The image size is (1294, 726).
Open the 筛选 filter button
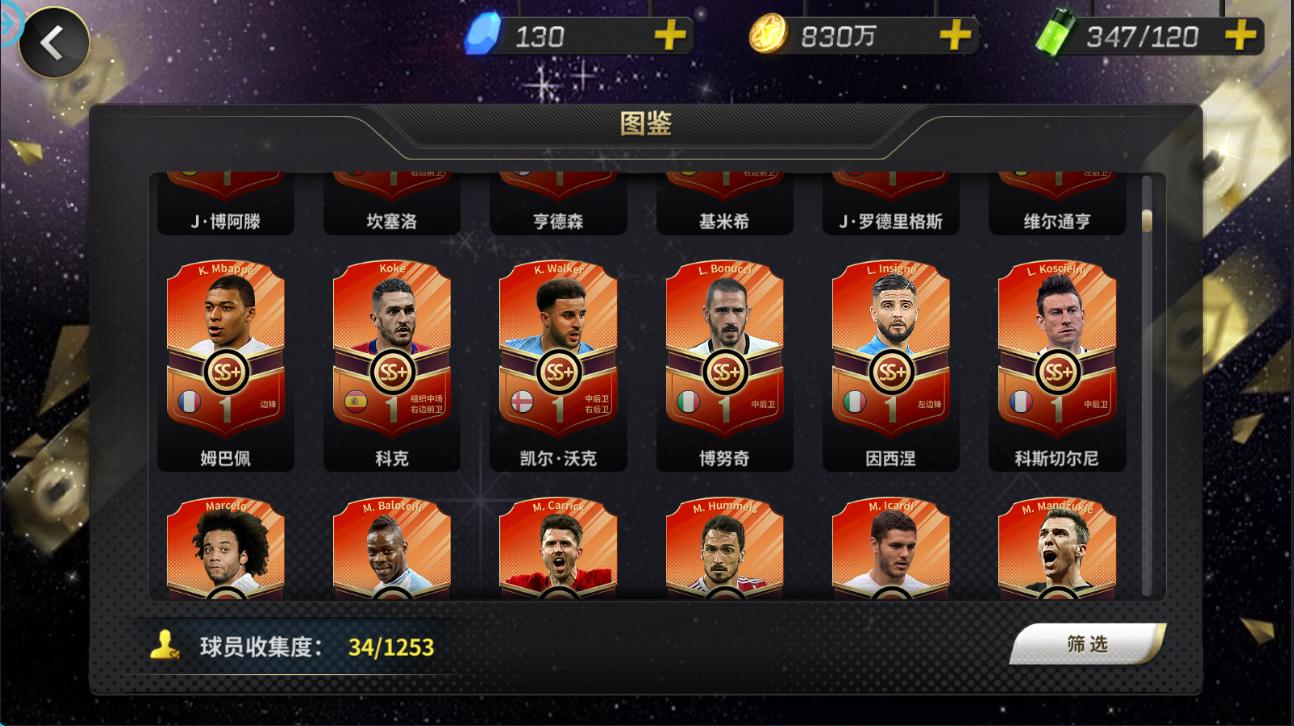pyautogui.click(x=1087, y=645)
